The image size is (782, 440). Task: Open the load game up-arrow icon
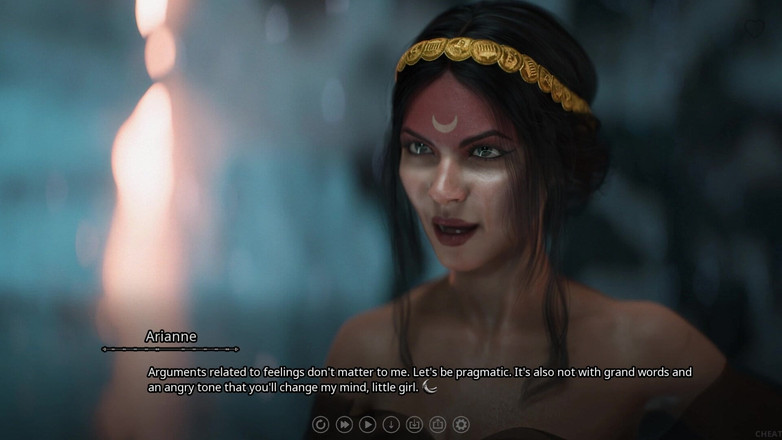(438, 424)
